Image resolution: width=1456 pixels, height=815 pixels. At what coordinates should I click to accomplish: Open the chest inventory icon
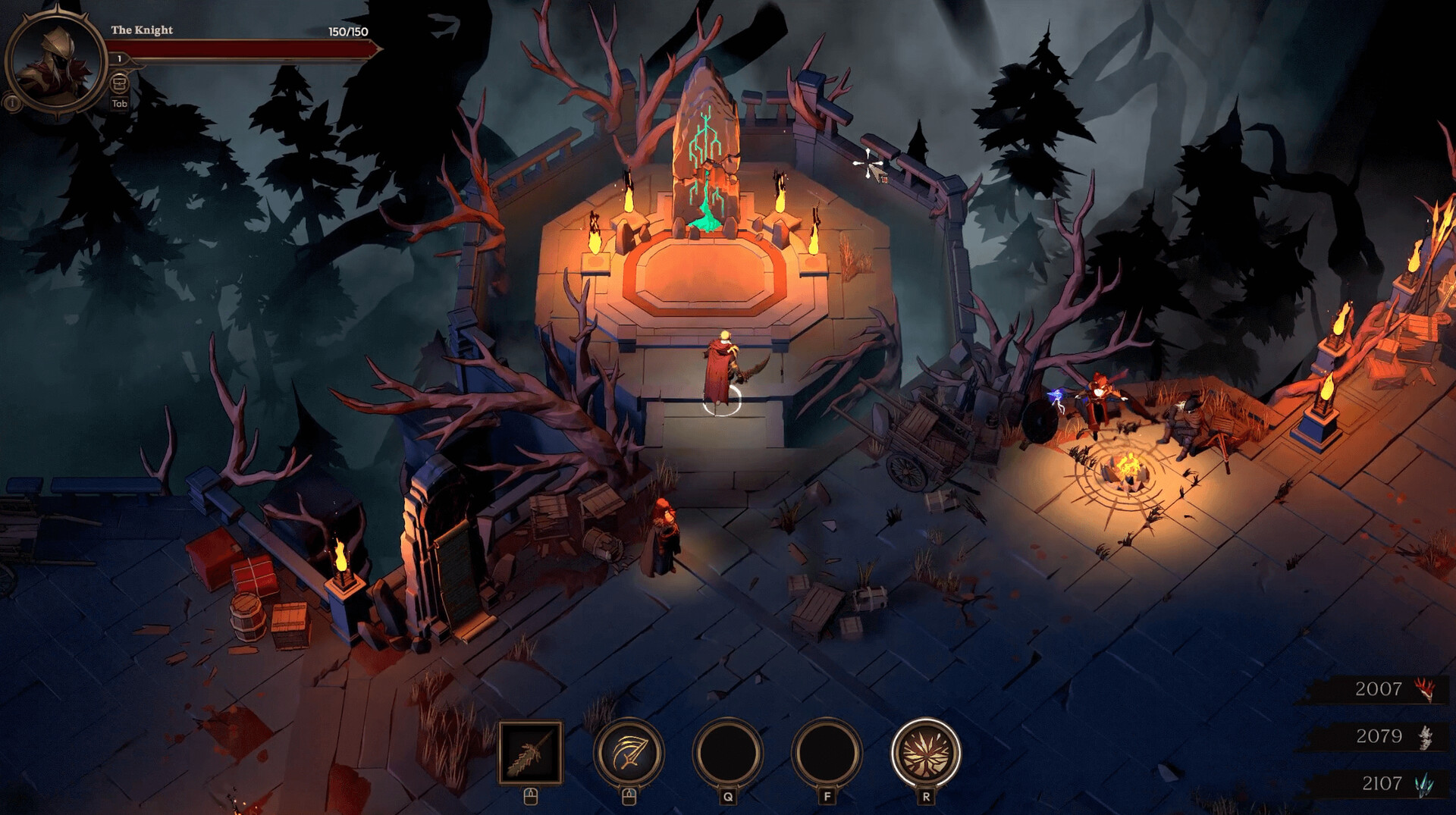(x=119, y=83)
